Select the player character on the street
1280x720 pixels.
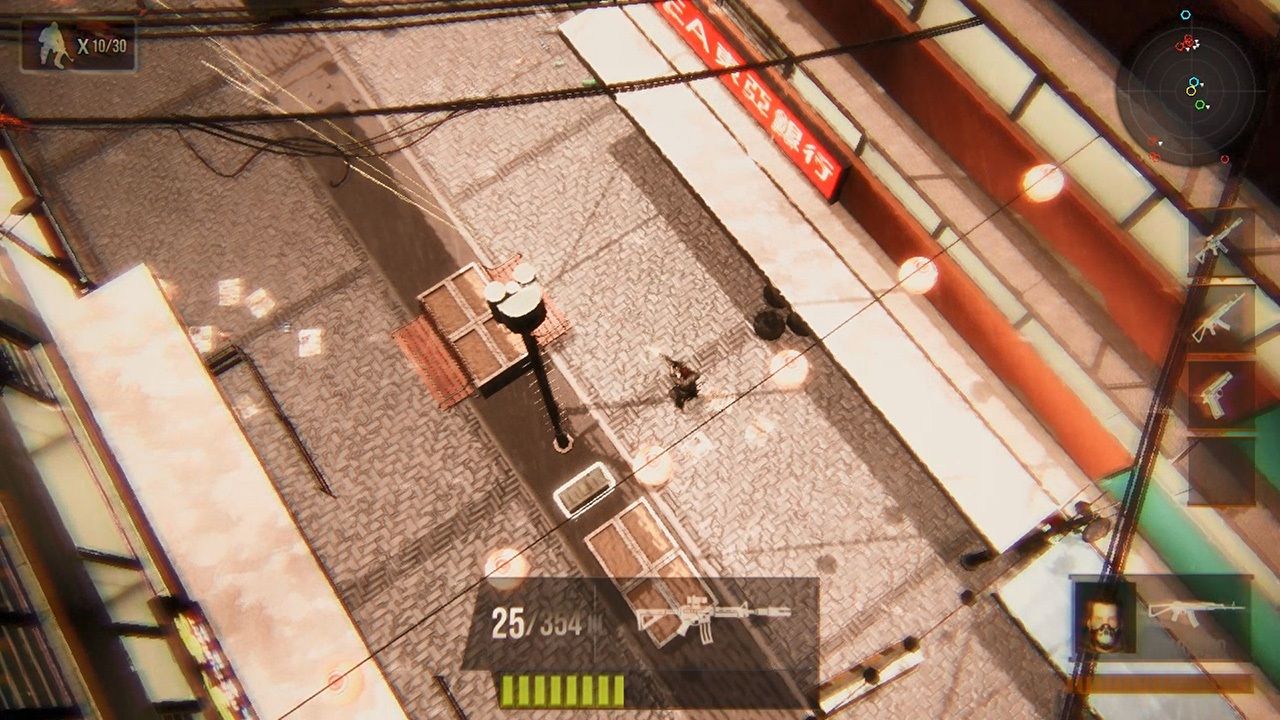pos(682,385)
